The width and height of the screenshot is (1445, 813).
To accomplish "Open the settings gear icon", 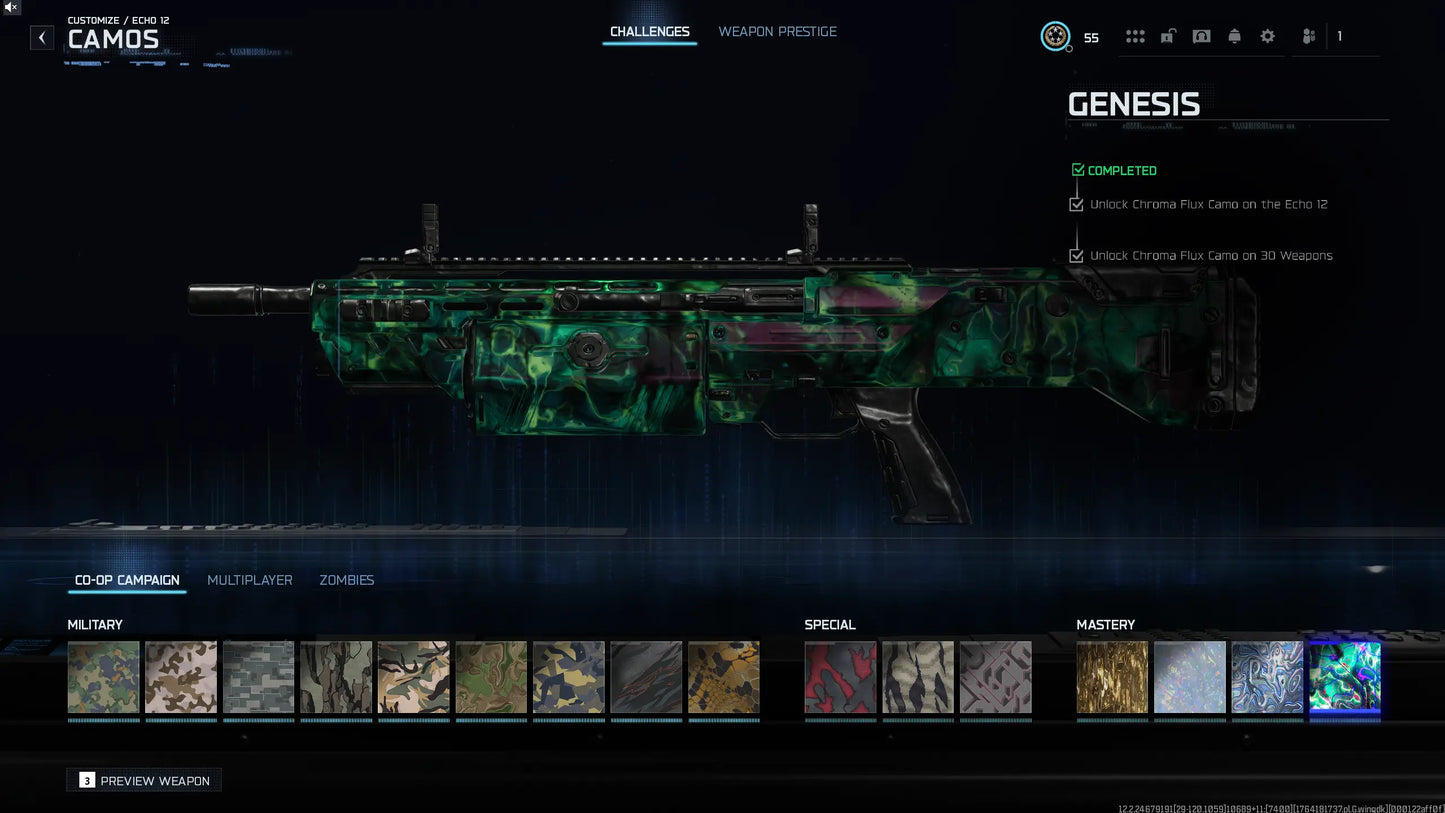I will coord(1267,36).
